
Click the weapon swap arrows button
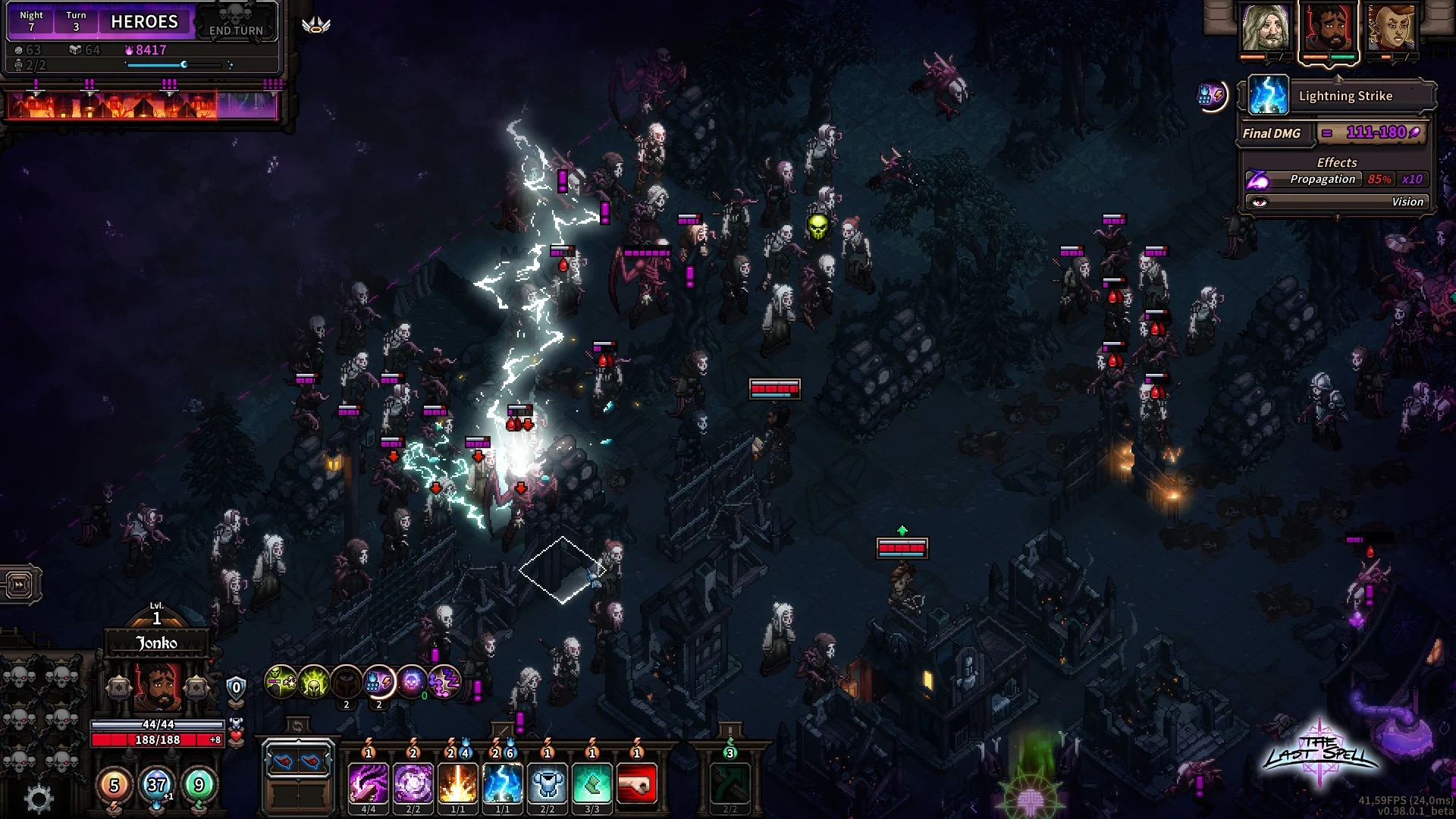(x=297, y=726)
